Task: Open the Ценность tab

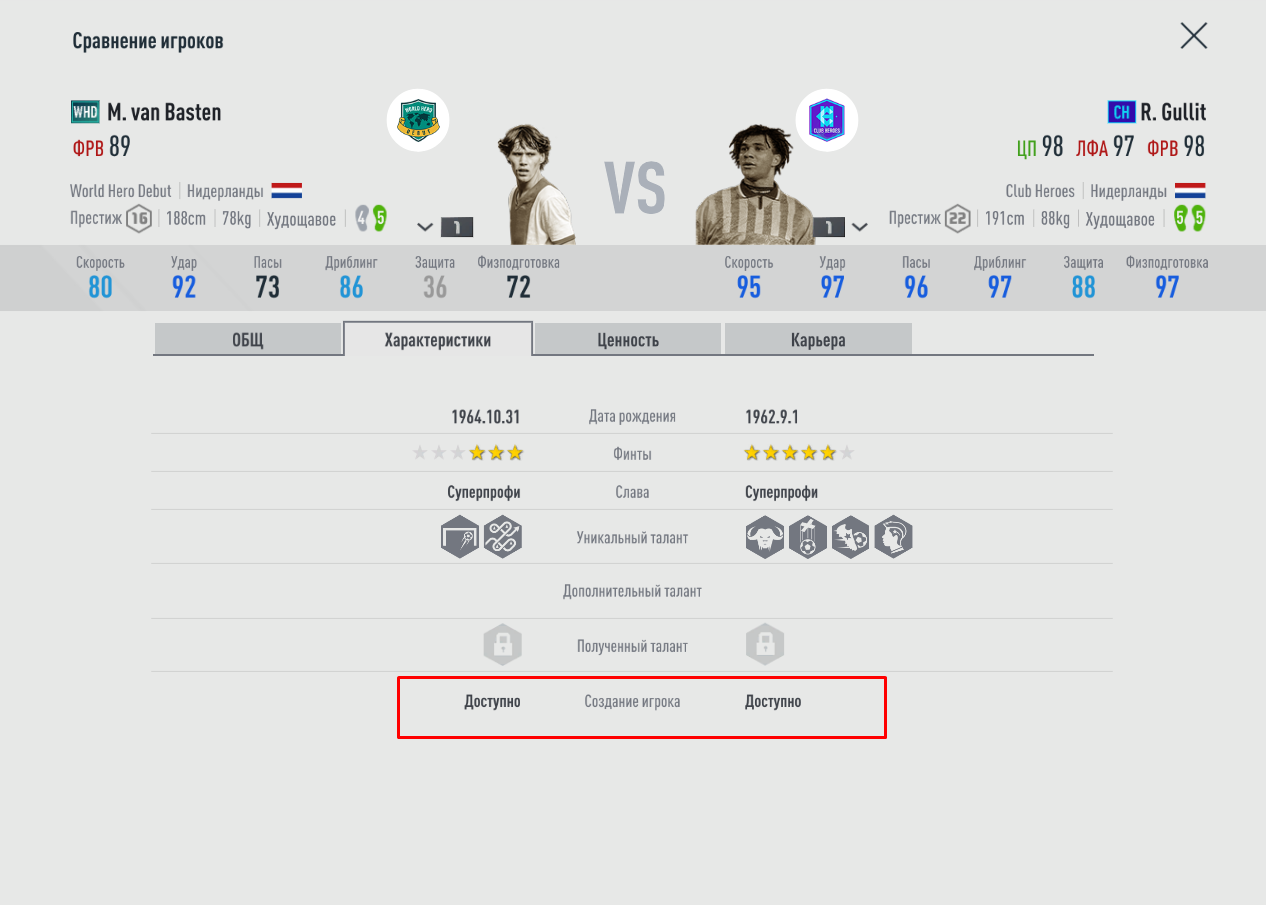Action: [x=628, y=339]
